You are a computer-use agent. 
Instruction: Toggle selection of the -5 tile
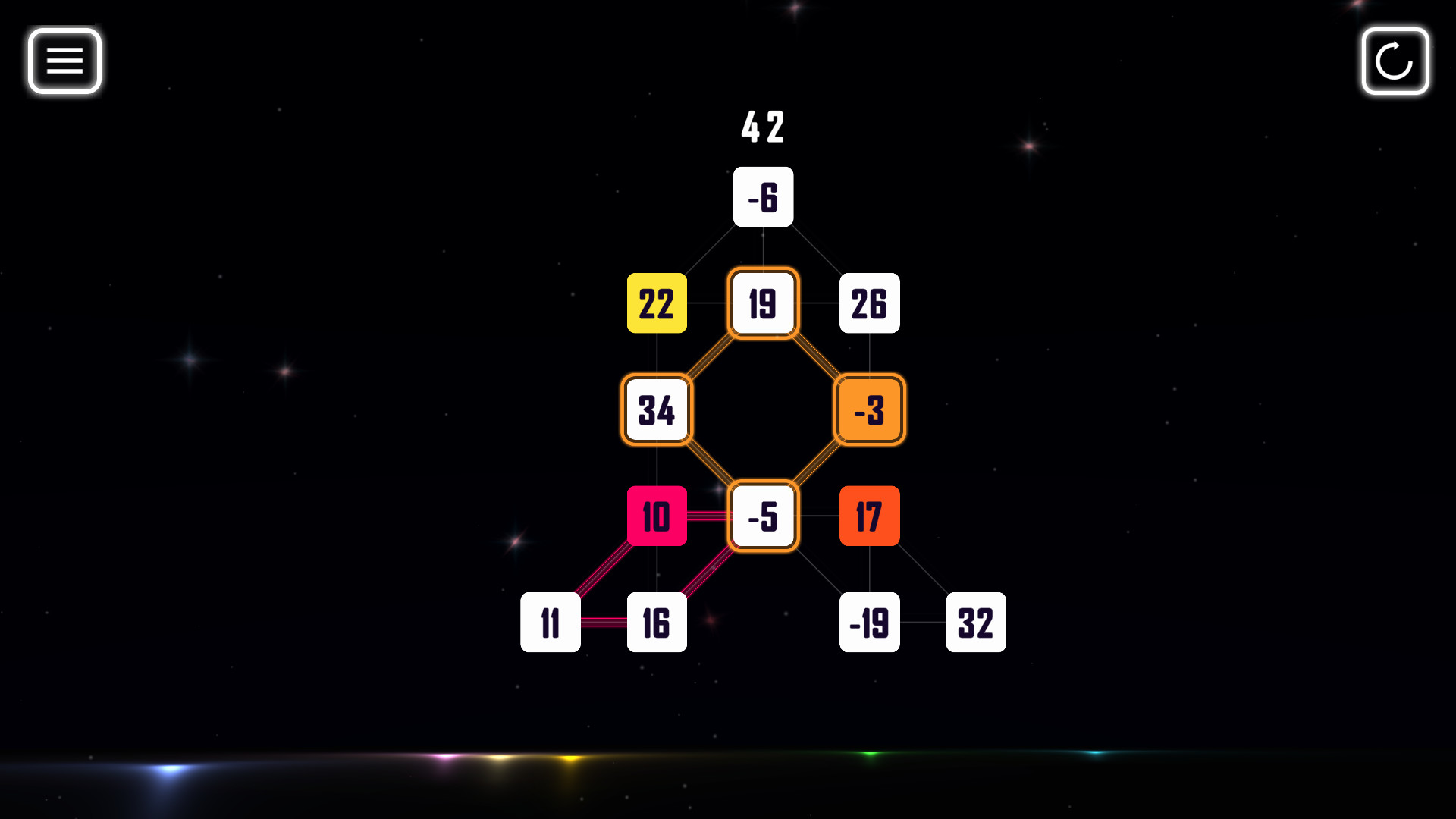click(x=763, y=516)
